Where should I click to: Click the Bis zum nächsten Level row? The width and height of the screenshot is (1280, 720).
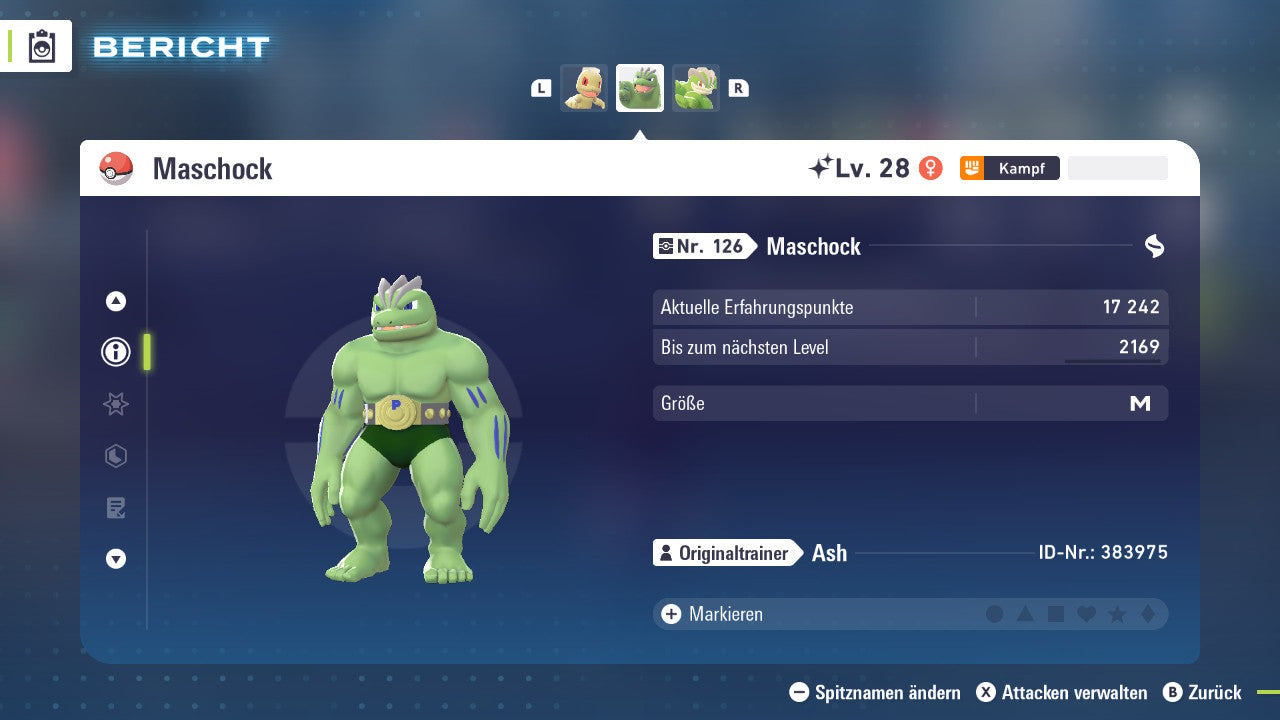(910, 347)
